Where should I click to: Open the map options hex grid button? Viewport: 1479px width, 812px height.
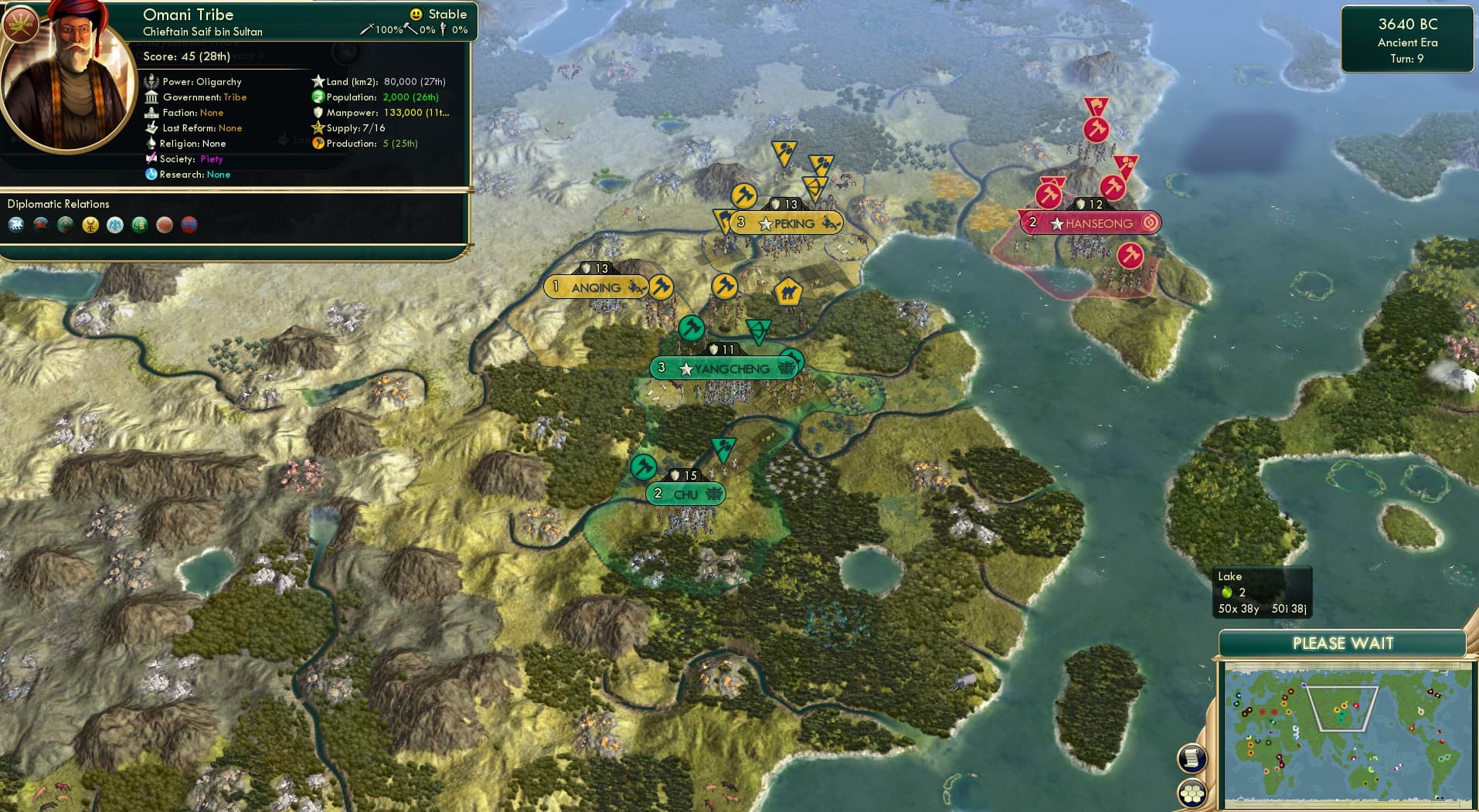(x=1193, y=791)
